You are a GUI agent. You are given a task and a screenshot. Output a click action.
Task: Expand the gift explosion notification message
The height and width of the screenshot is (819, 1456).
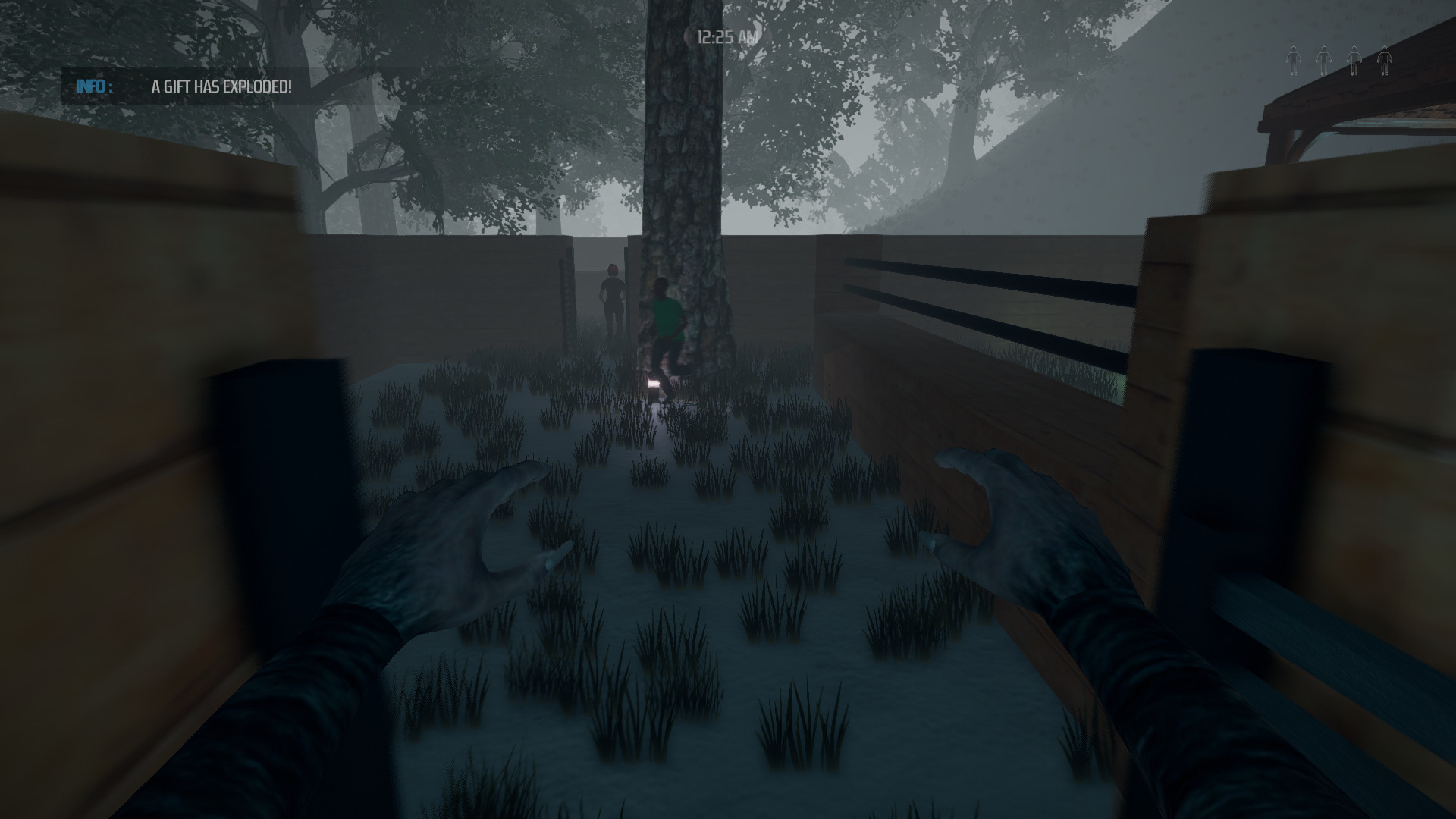[221, 87]
